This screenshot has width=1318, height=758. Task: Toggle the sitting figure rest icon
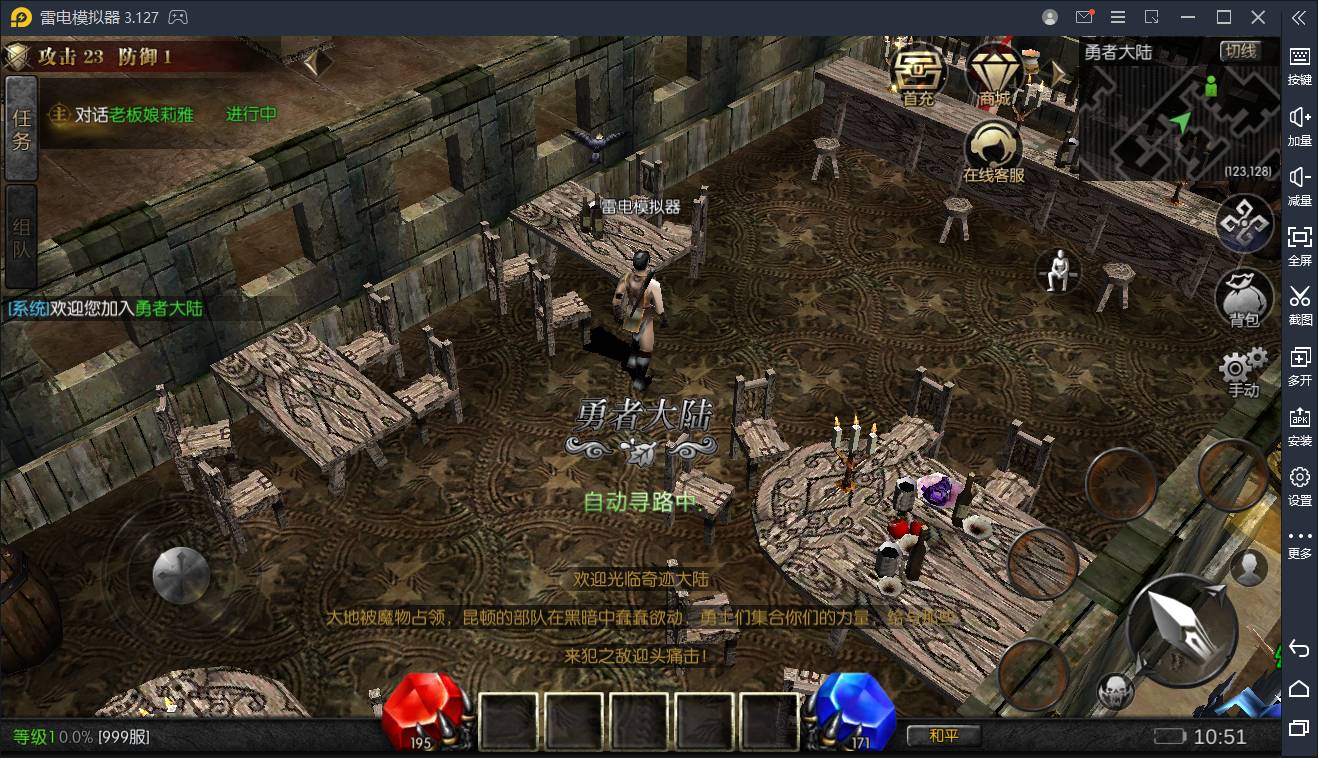[x=1058, y=270]
